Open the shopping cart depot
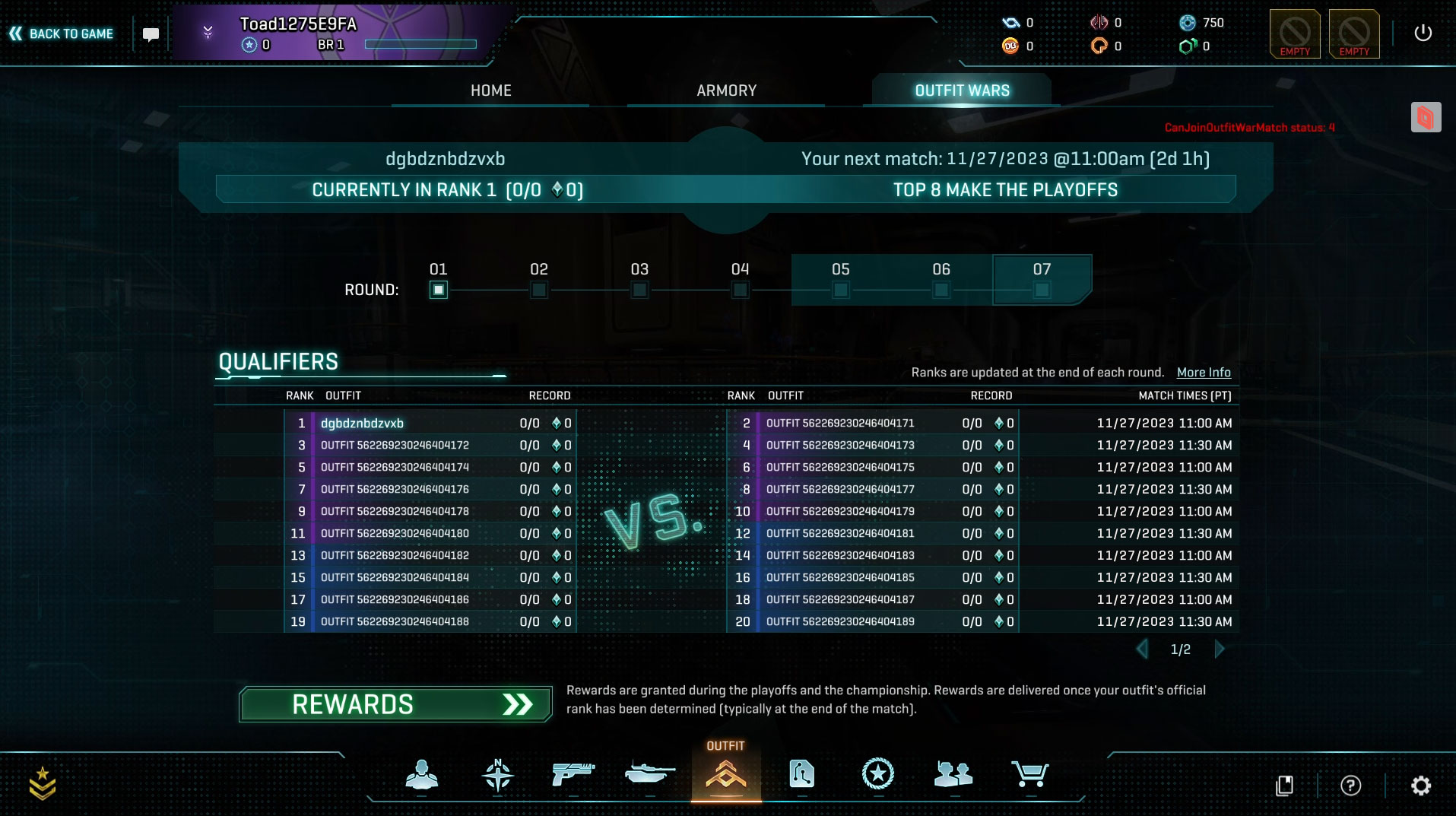This screenshot has width=1456, height=816. [1029, 774]
